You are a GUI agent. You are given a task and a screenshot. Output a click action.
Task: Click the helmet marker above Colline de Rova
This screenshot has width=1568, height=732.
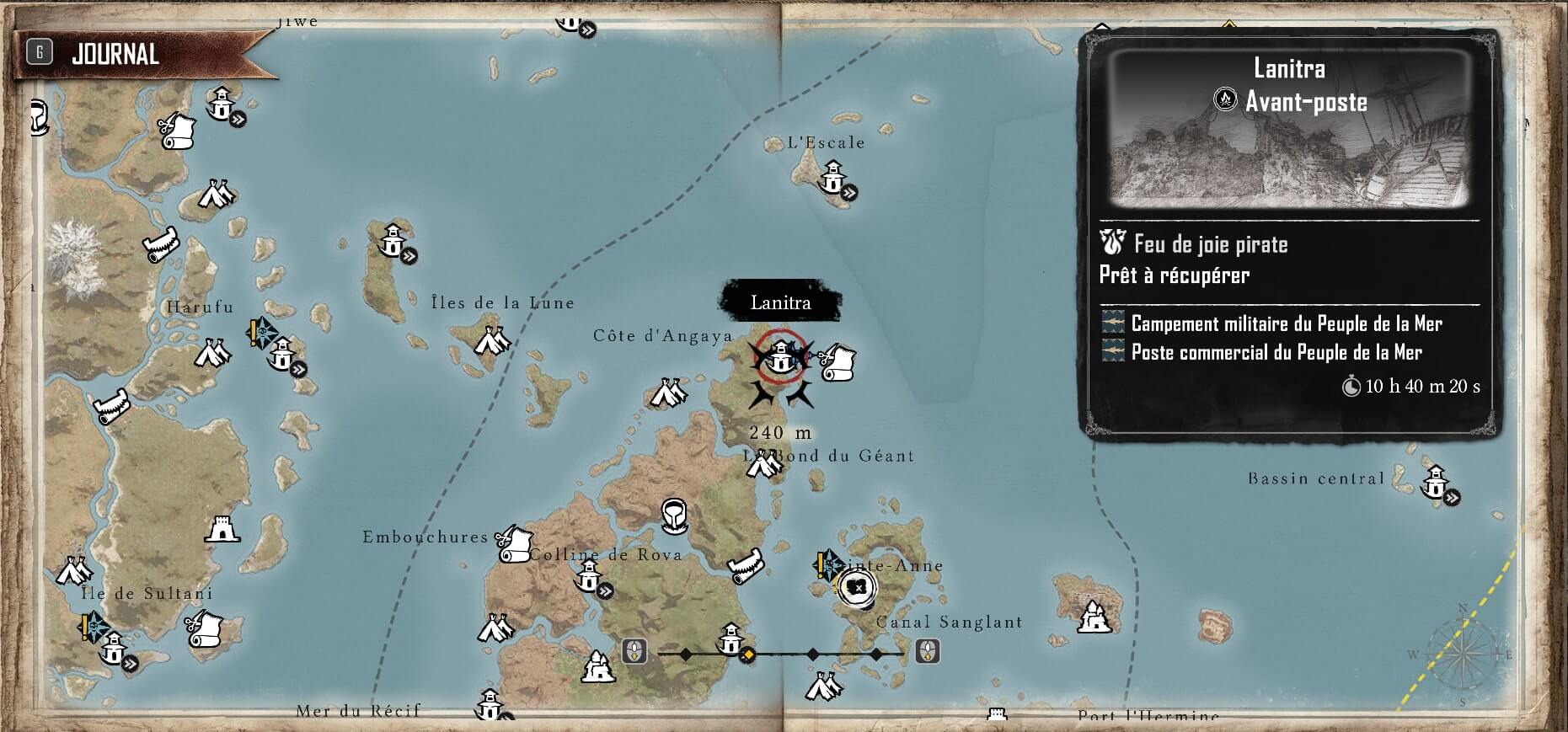point(673,515)
